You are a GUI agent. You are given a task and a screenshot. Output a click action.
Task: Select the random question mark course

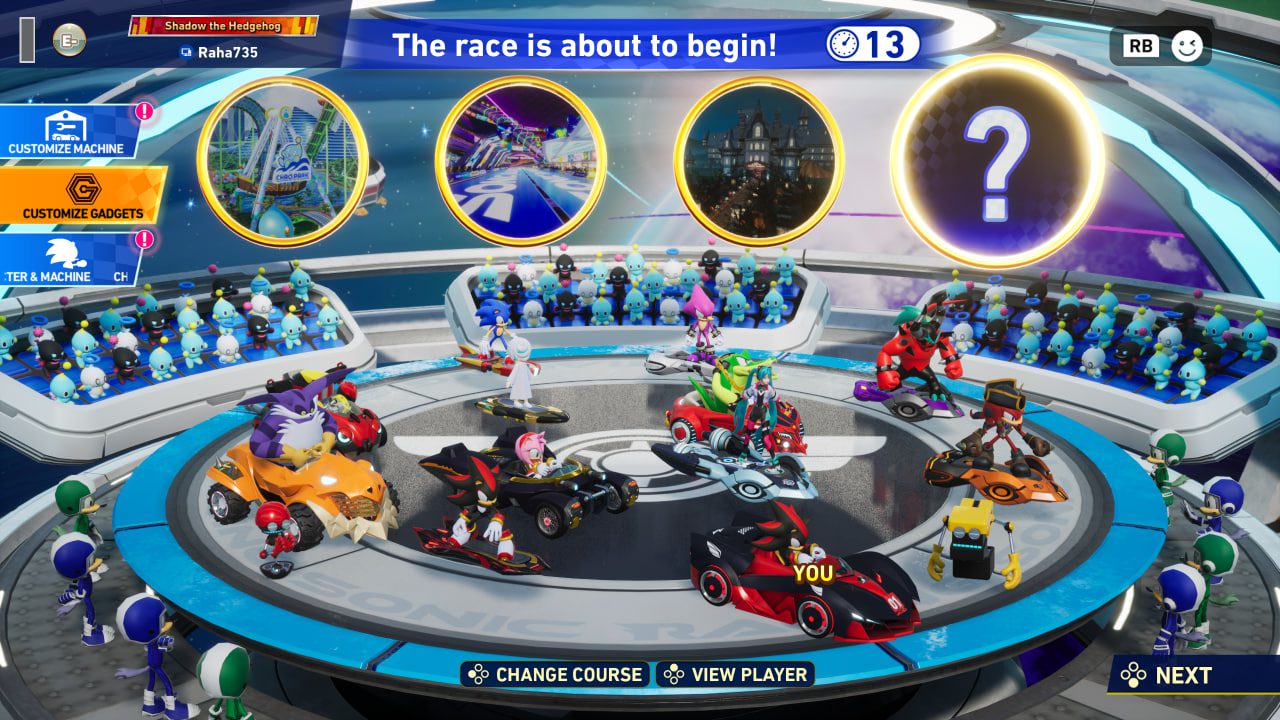tap(997, 161)
